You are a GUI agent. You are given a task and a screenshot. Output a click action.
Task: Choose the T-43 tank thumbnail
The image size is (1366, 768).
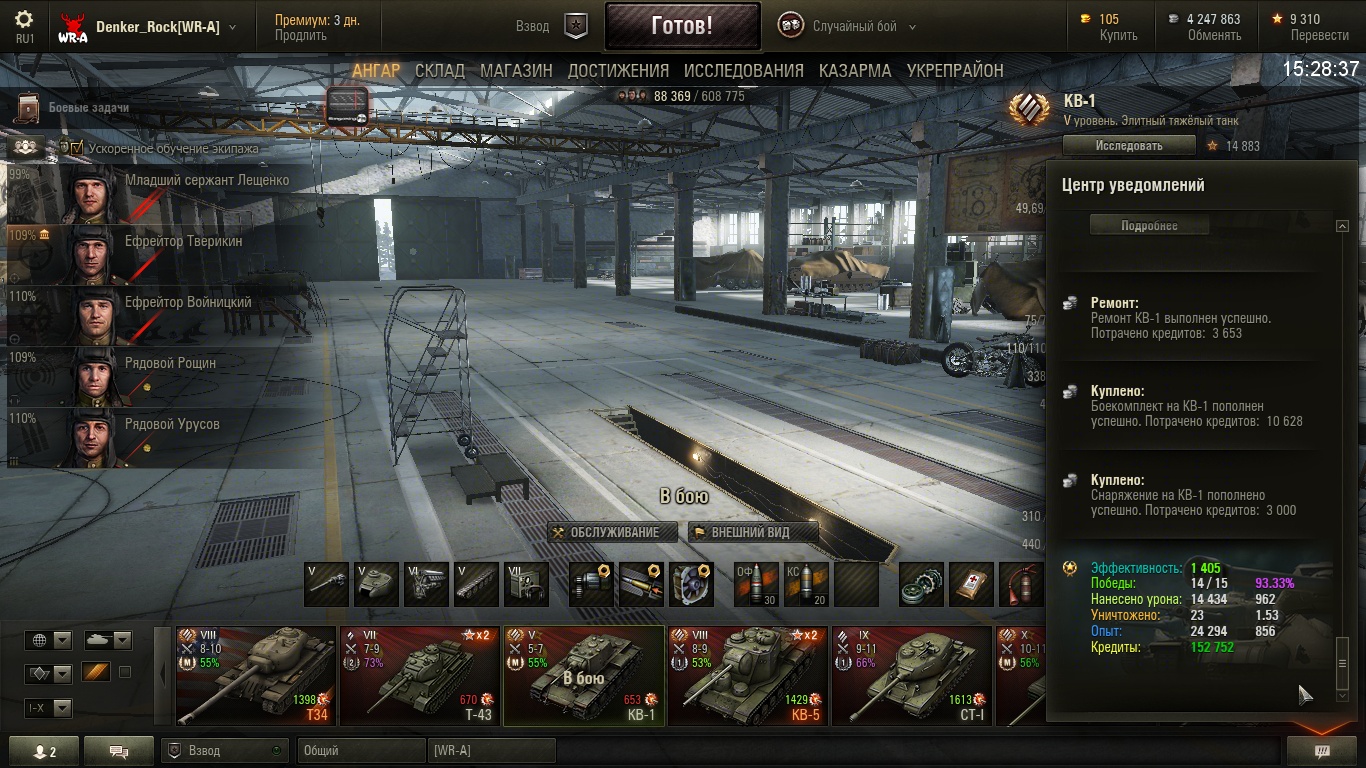(420, 675)
